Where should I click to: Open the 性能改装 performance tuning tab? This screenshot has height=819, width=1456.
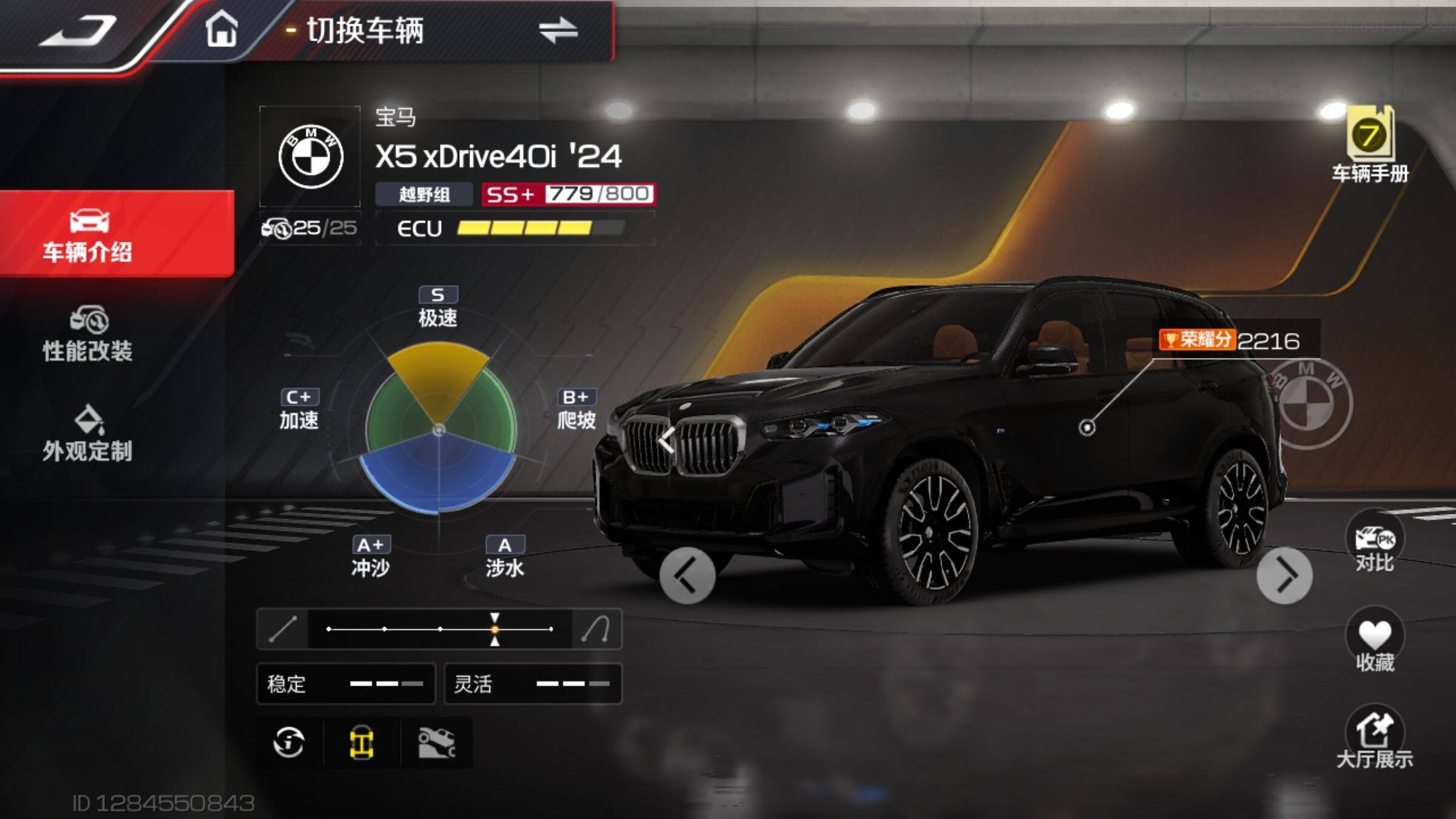88,334
